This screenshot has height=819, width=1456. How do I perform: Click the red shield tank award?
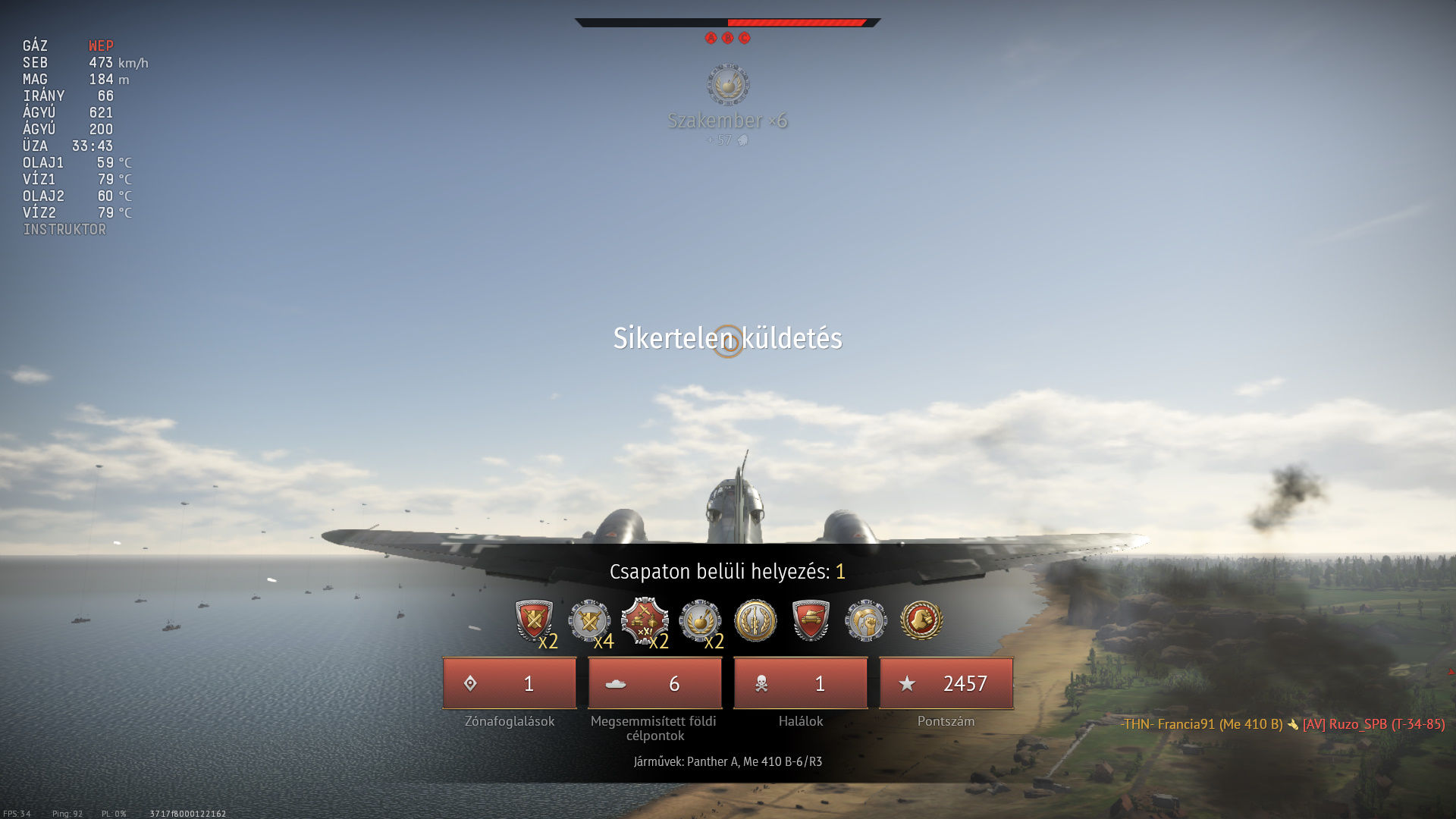tap(811, 620)
